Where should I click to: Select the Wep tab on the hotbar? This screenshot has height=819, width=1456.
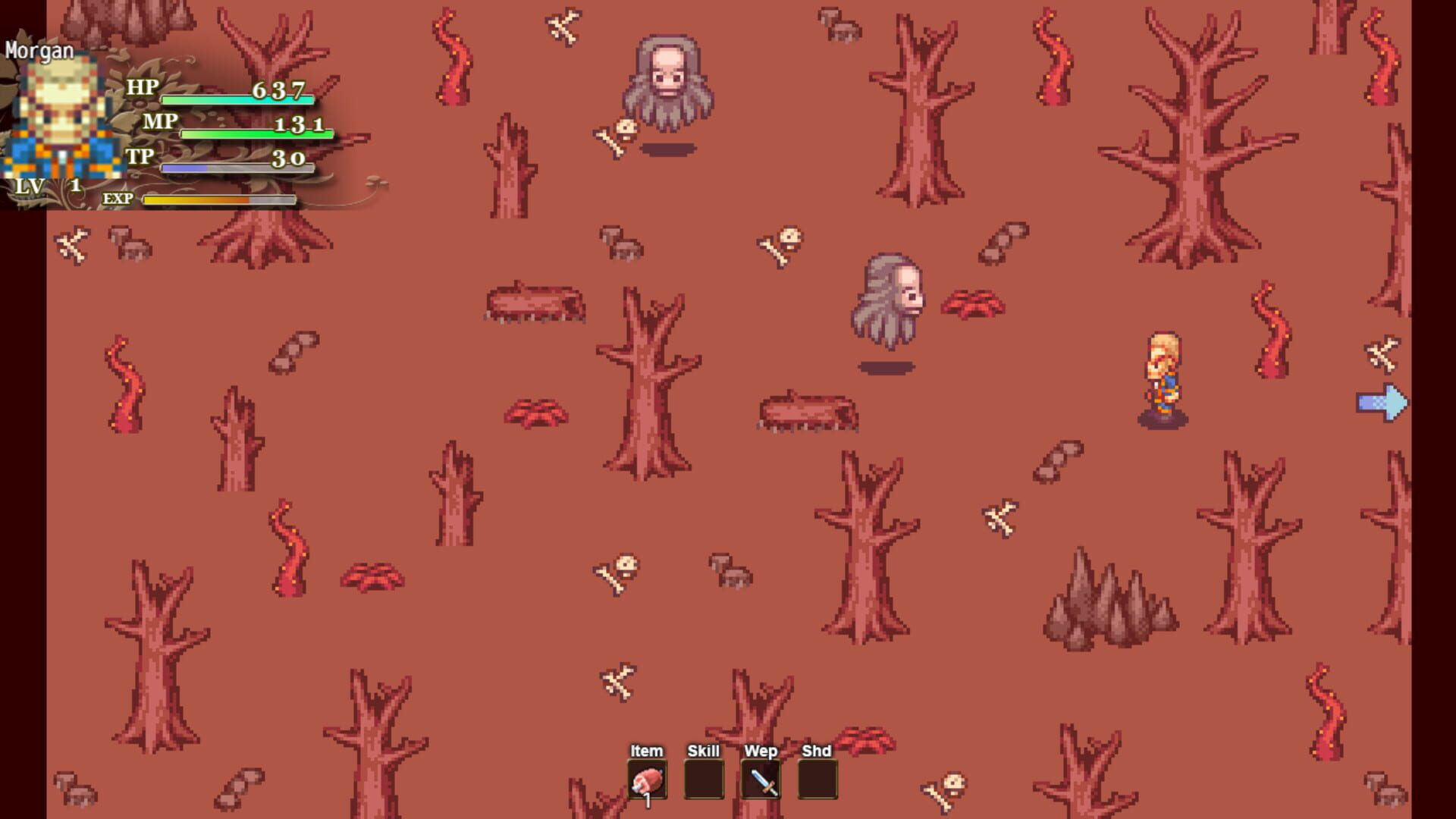click(x=761, y=751)
